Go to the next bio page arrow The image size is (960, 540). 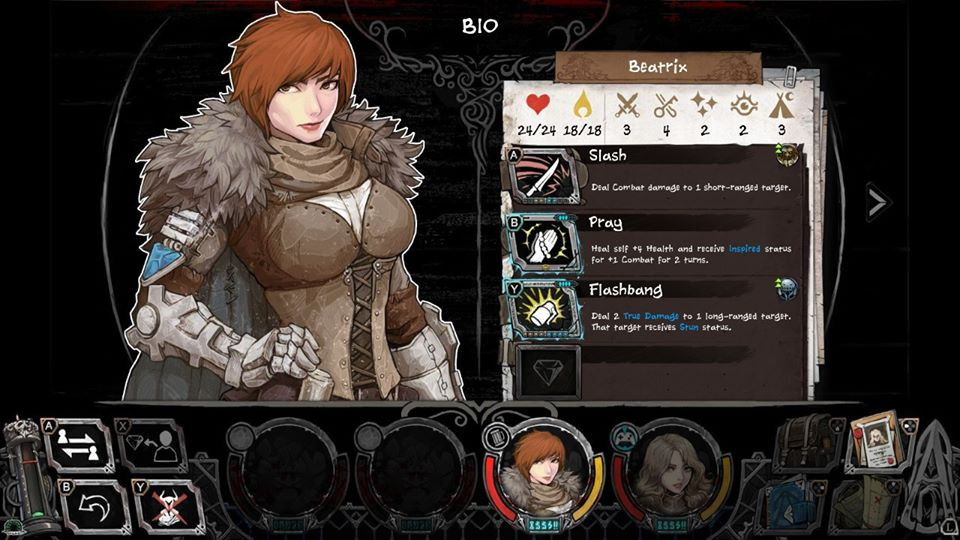876,203
